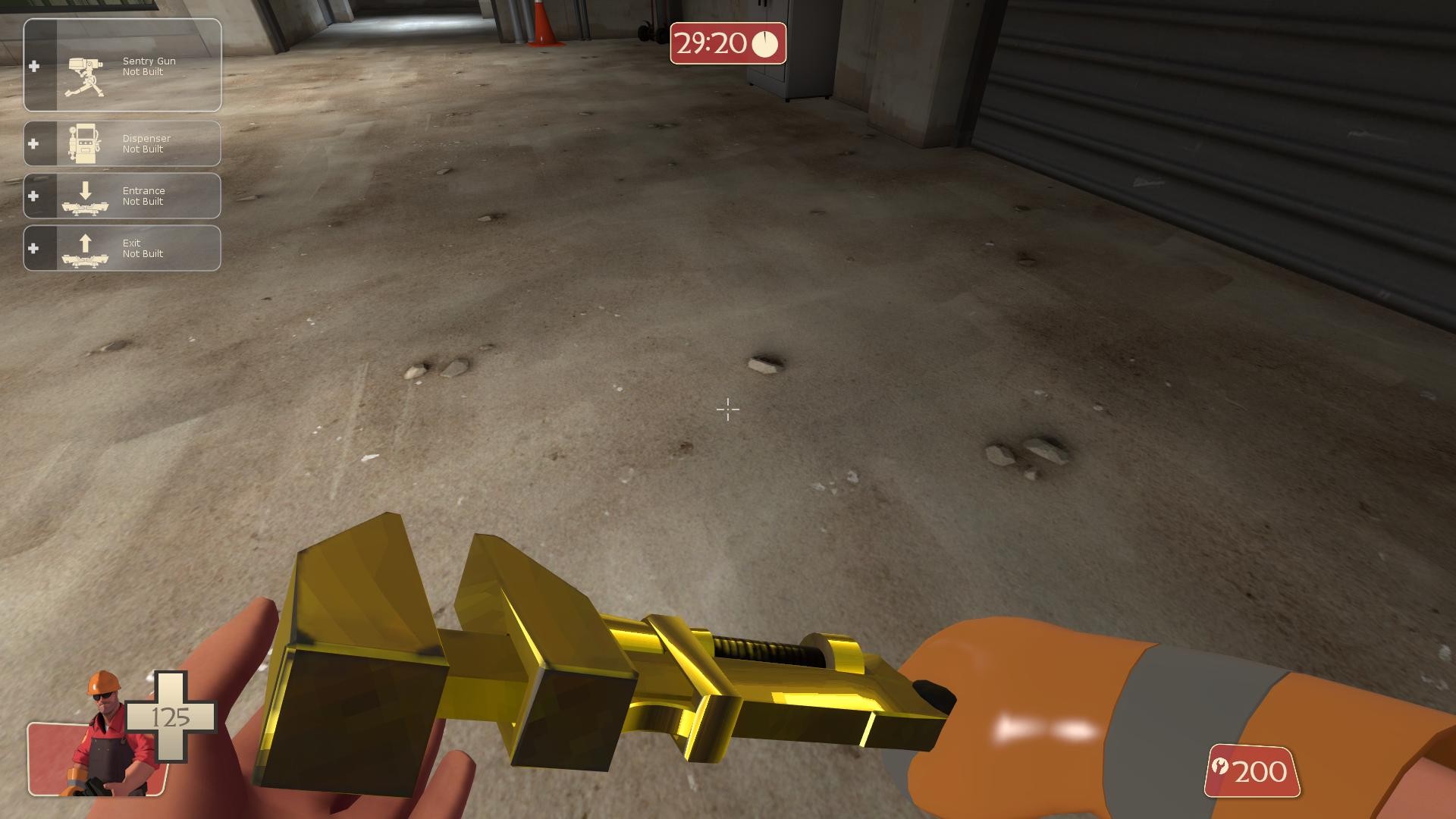The image size is (1456, 819).
Task: Click the Dispenser machine icon
Action: tap(83, 143)
